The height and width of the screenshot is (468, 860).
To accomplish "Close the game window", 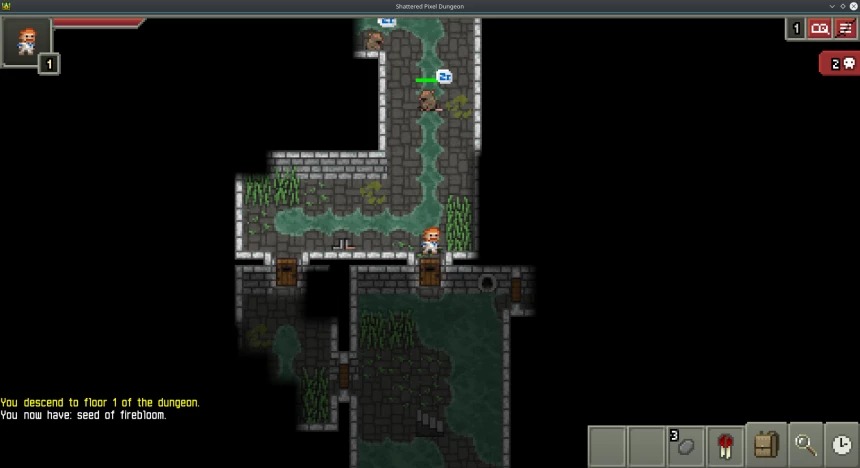I will pos(852,6).
